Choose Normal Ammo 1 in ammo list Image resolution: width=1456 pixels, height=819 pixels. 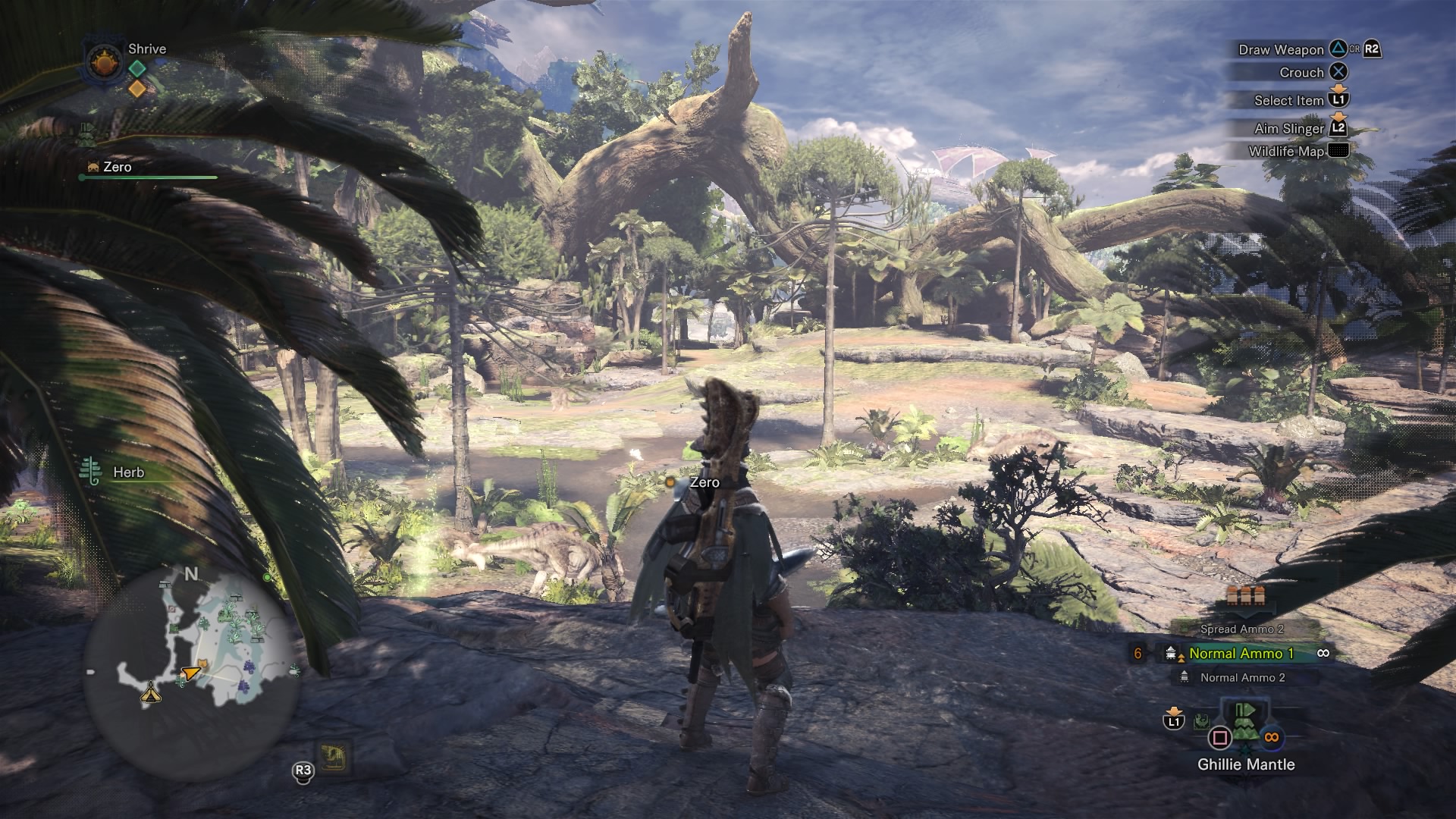point(1241,653)
